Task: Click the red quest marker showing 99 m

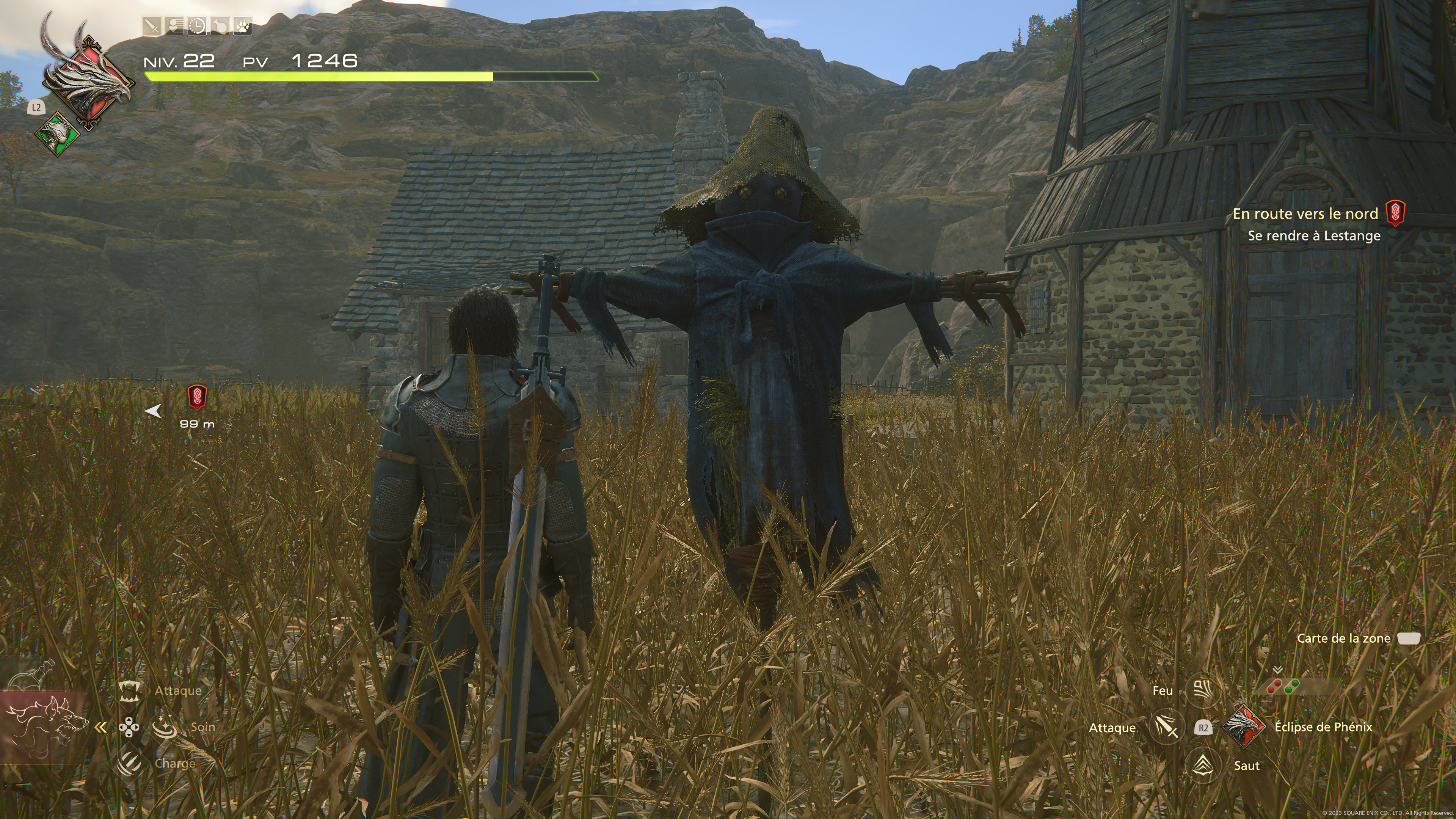Action: click(x=196, y=398)
